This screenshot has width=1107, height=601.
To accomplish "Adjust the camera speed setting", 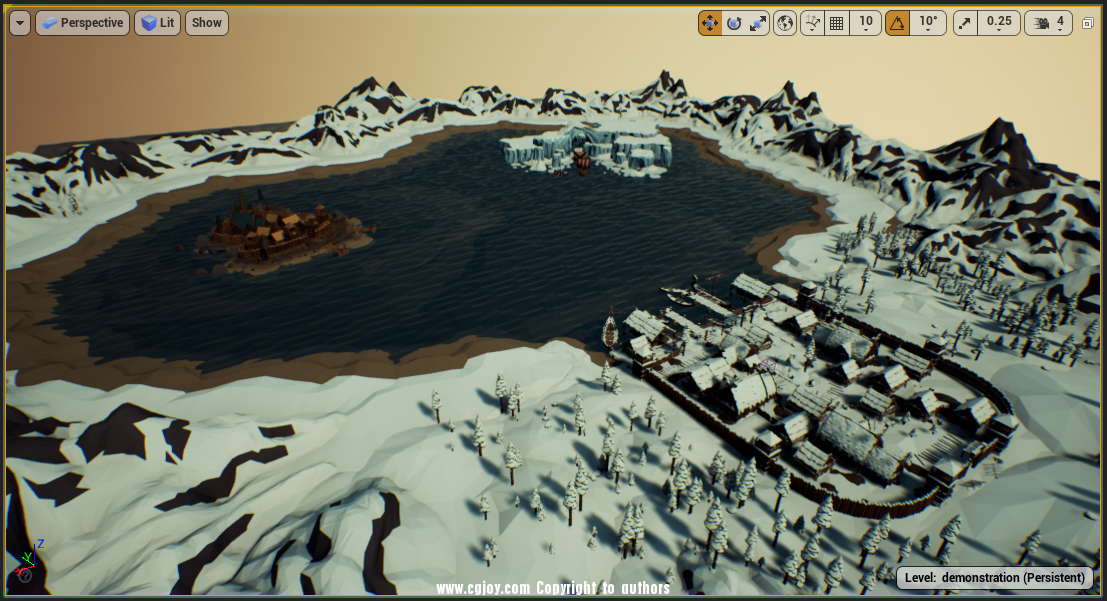I will 1048,23.
